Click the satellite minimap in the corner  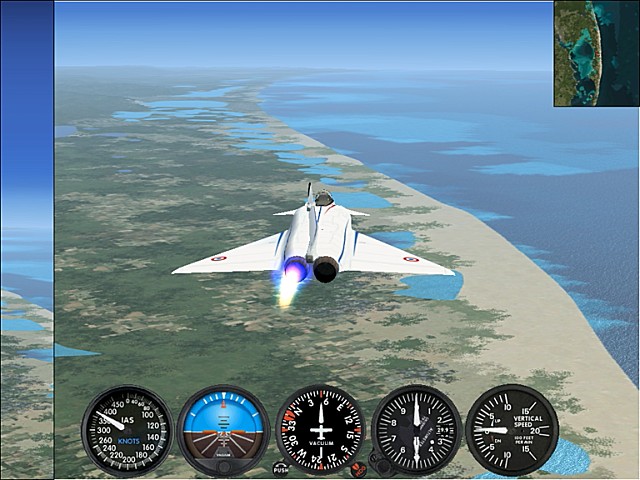[x=596, y=53]
